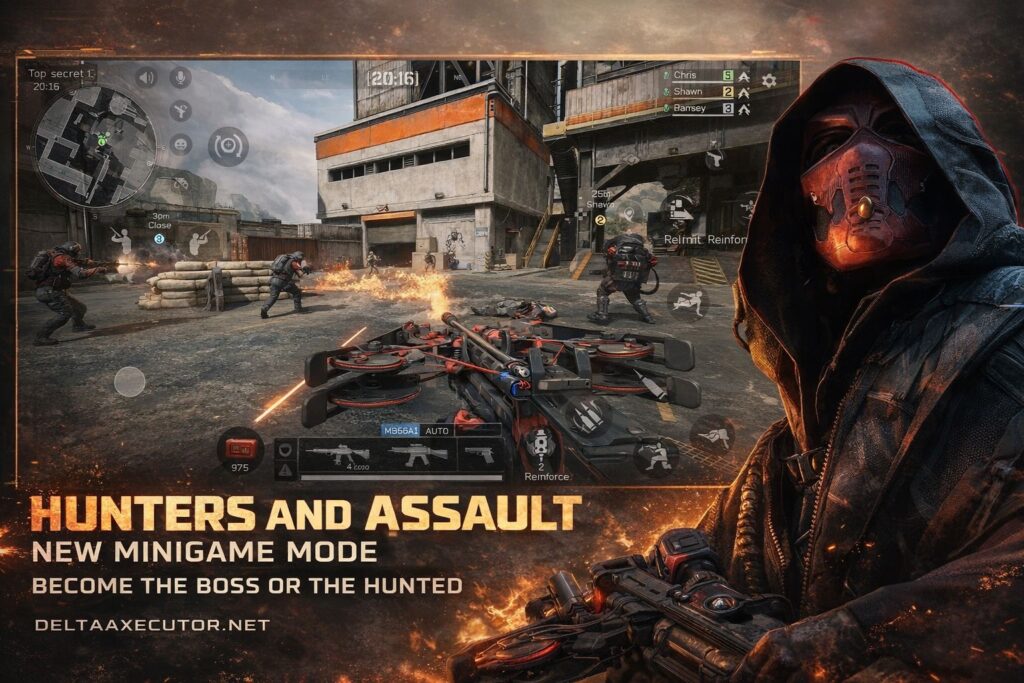Switch to the second rifle slot
This screenshot has height=683, width=1024.
pos(418,455)
